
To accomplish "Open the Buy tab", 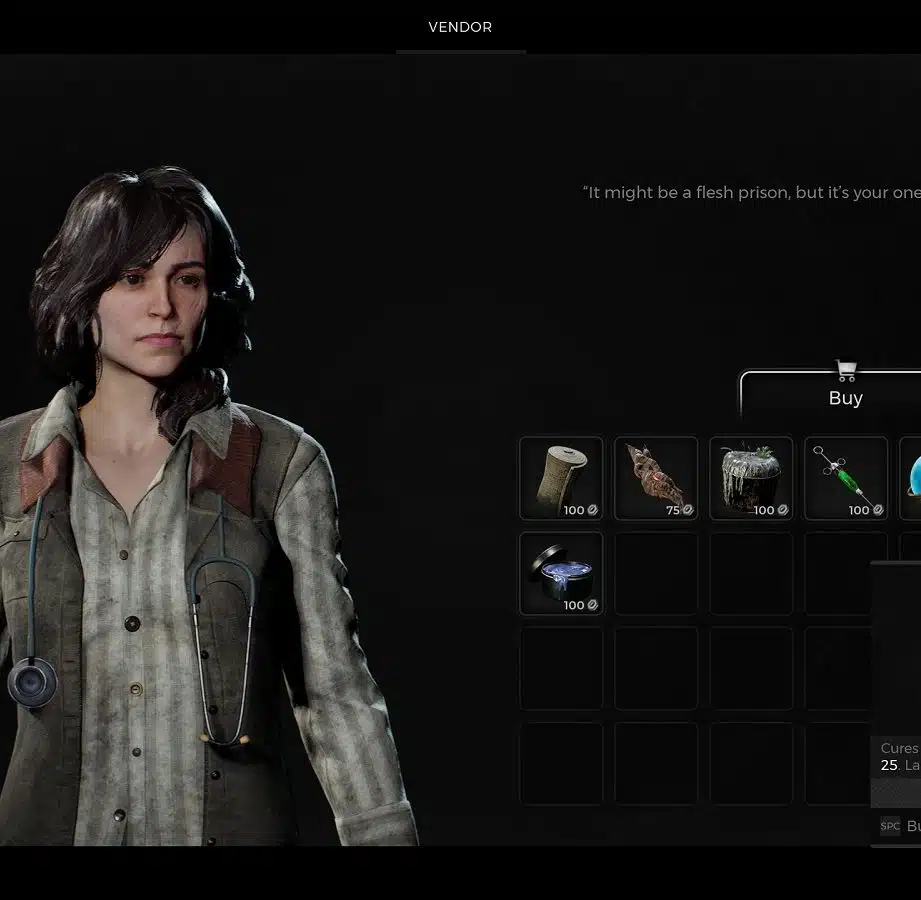I will [845, 397].
